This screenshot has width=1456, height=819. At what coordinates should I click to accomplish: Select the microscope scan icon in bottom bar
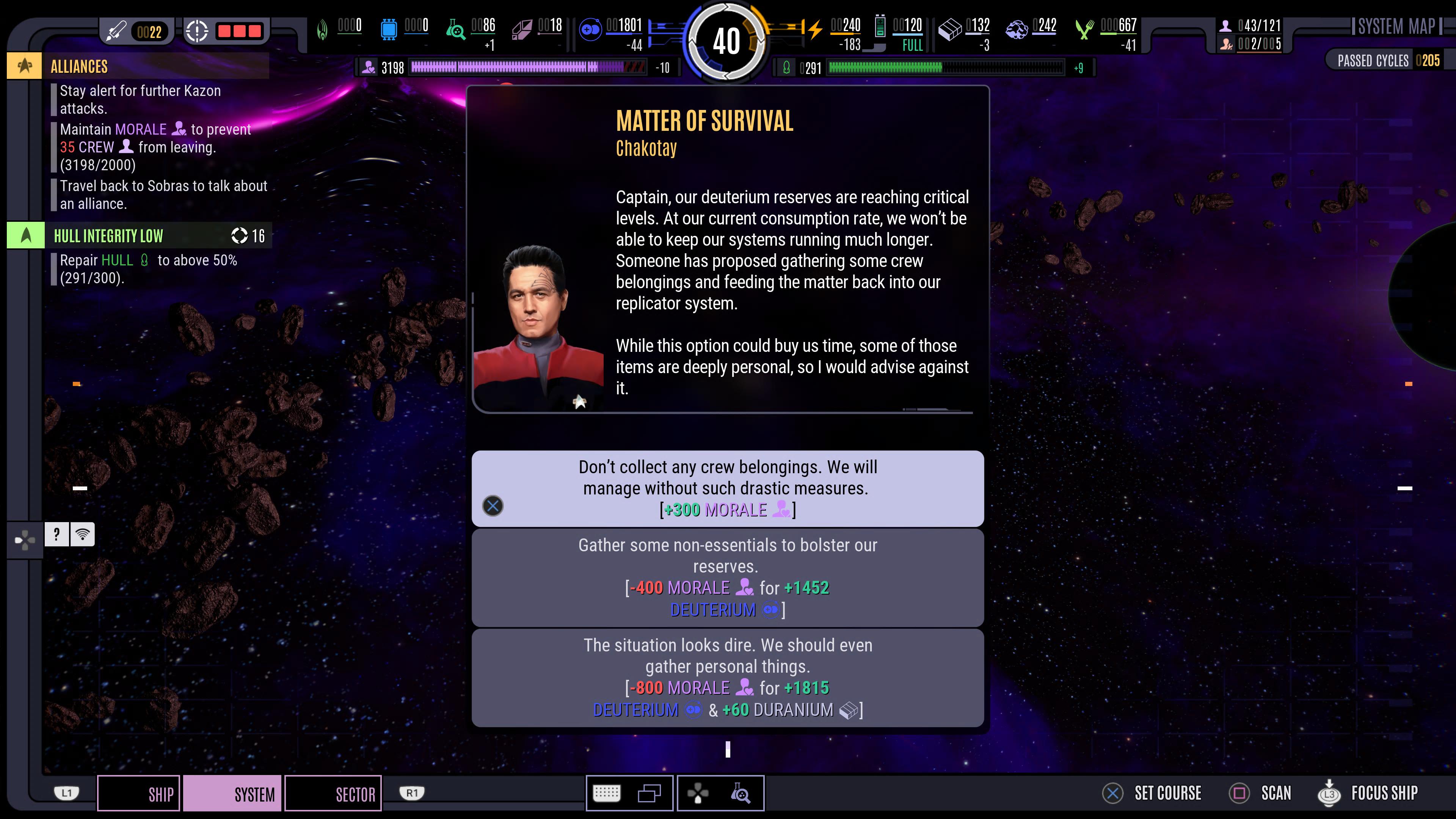point(741,794)
